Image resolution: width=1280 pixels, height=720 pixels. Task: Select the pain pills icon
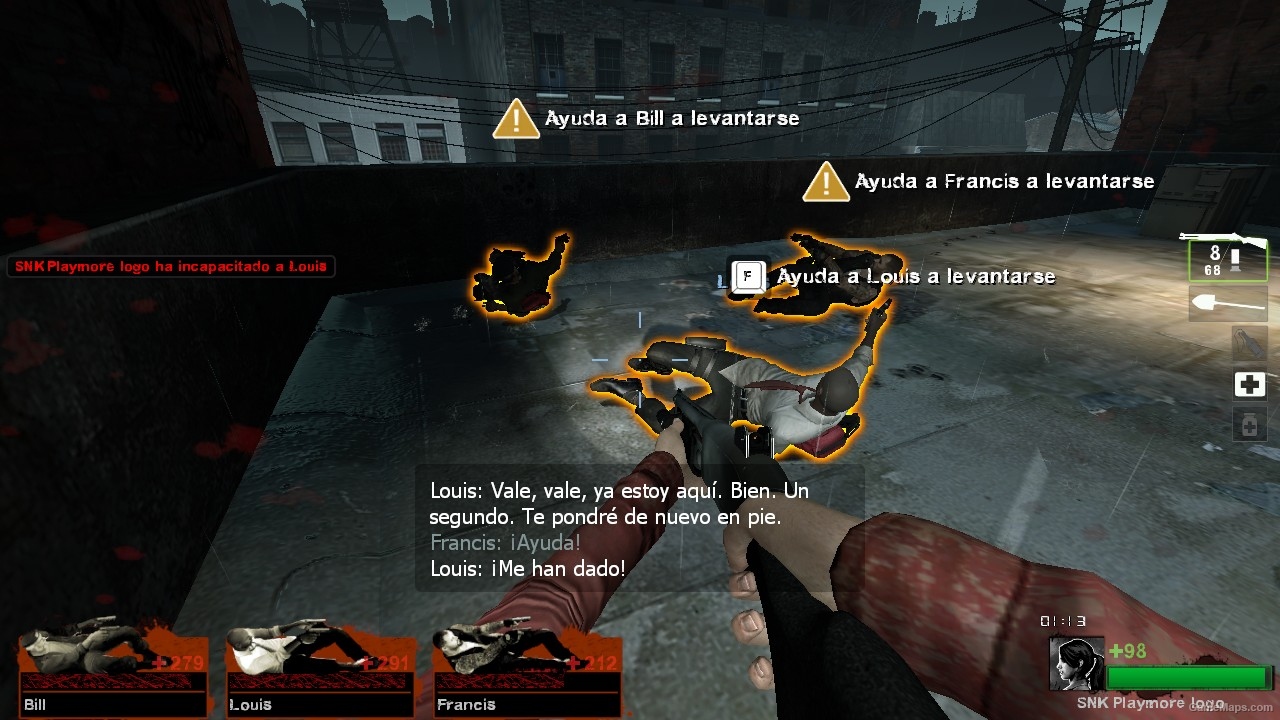(1249, 424)
